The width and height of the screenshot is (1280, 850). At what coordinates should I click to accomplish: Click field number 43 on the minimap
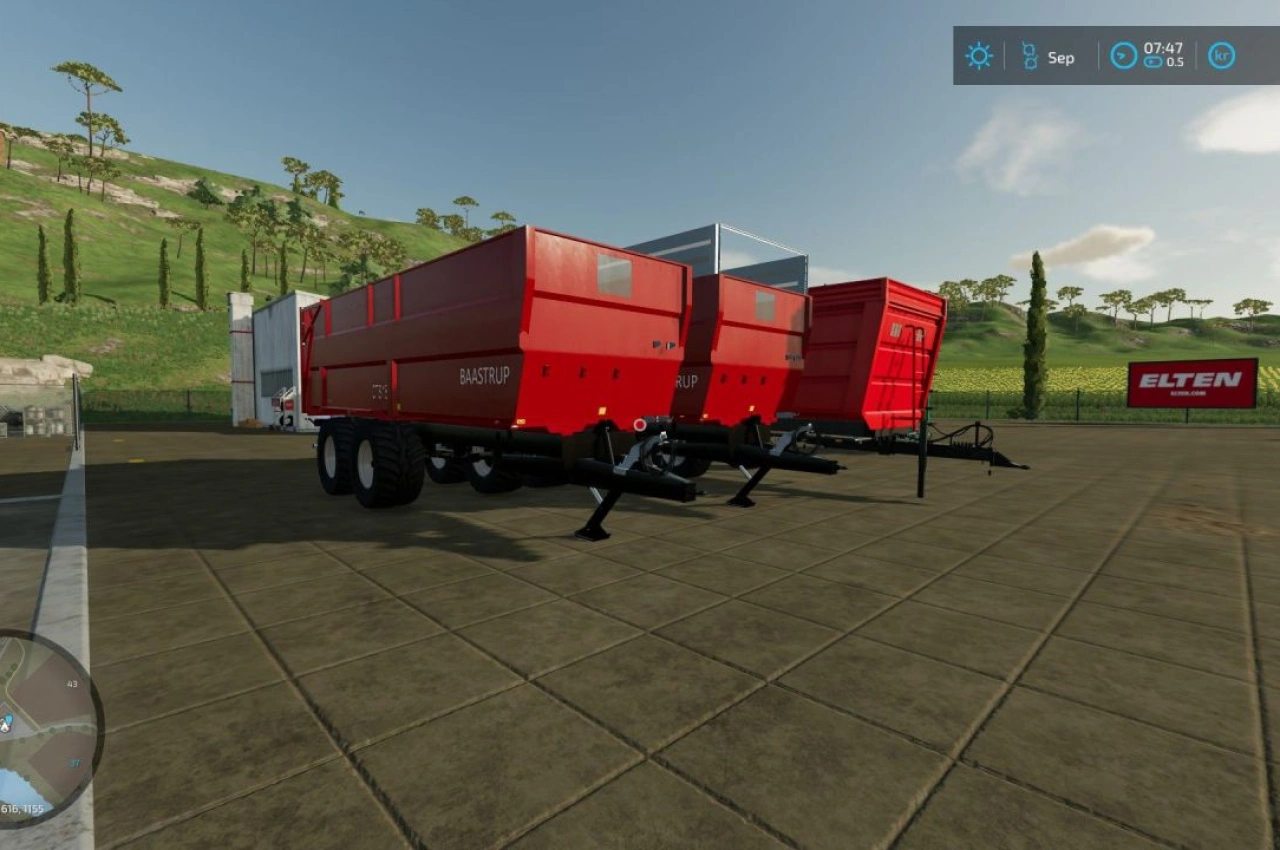coord(72,684)
